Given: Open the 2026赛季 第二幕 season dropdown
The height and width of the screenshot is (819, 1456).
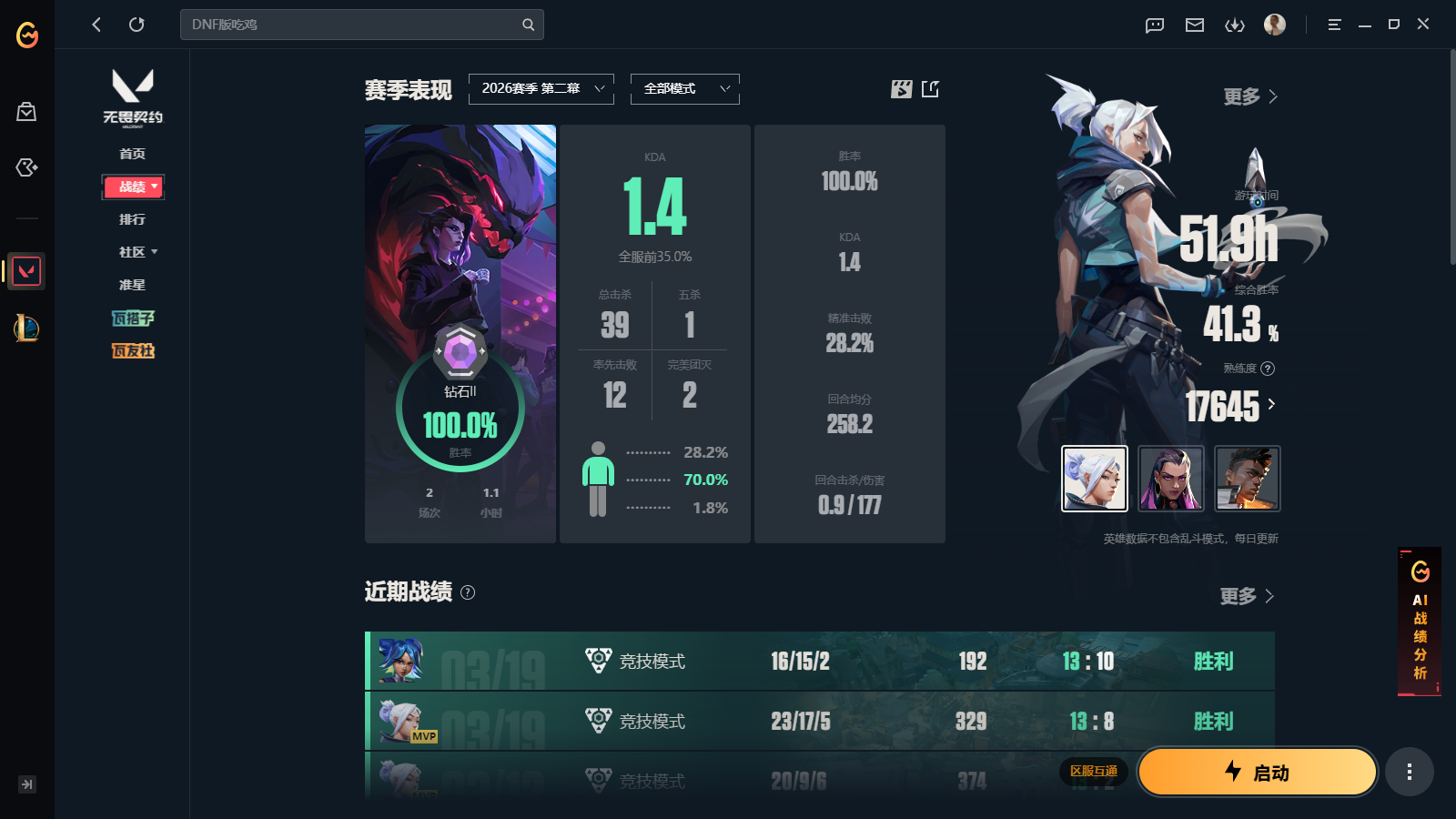Looking at the screenshot, I should coord(541,88).
